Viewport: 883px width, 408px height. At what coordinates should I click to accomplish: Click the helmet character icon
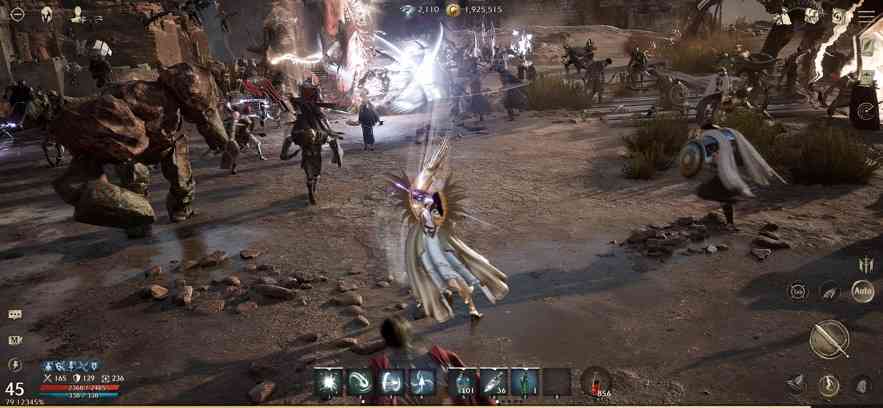[47, 14]
